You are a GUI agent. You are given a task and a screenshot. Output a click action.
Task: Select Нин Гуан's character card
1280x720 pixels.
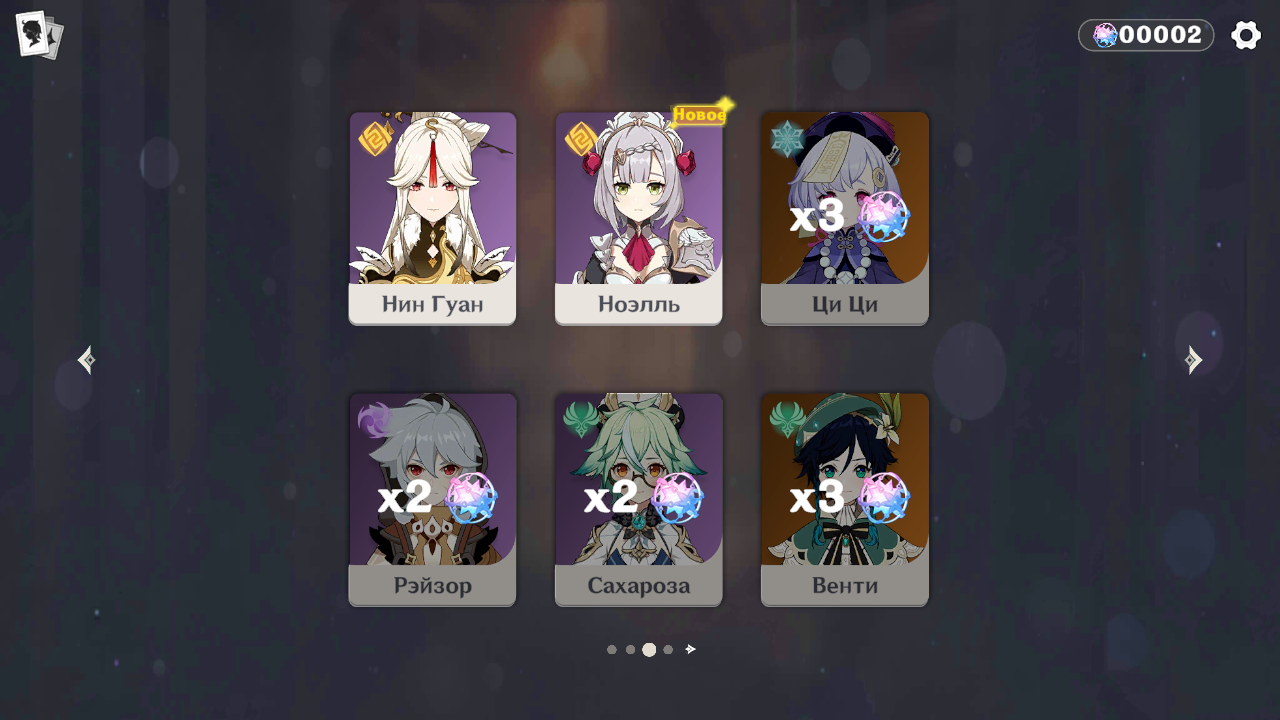pos(432,218)
